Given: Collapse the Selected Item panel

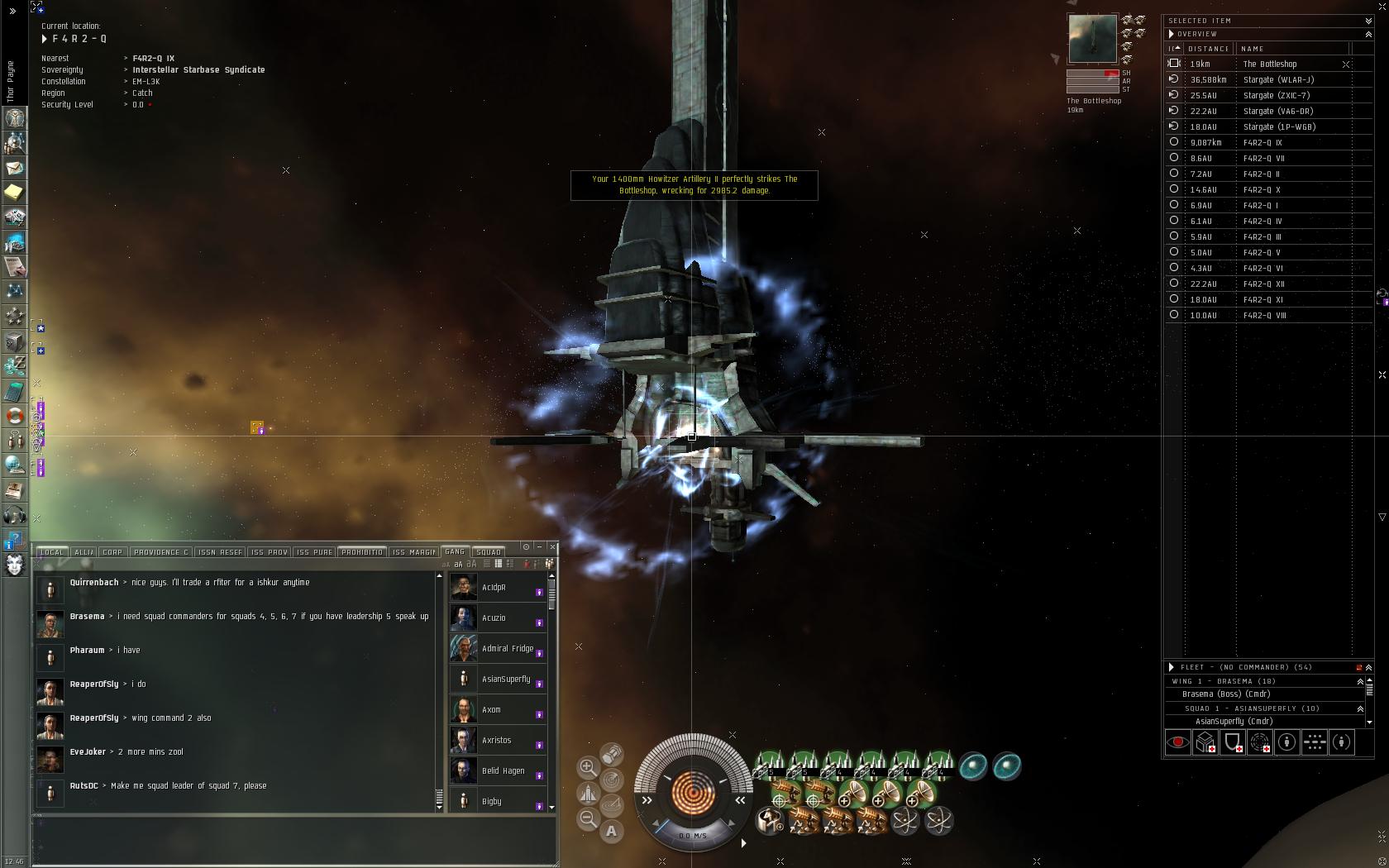Looking at the screenshot, I should tap(1368, 21).
